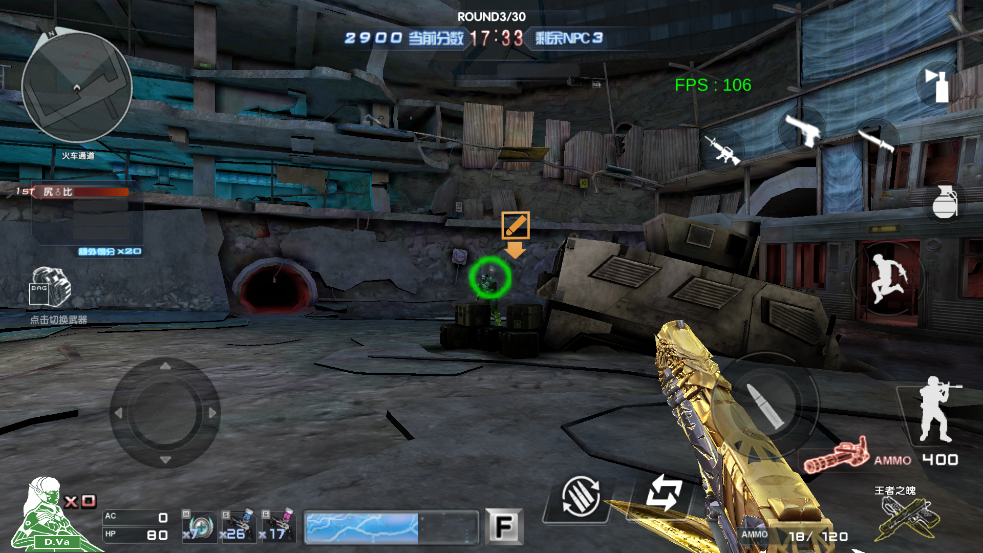Tap the weapon swap arrows button
Image resolution: width=983 pixels, height=553 pixels.
click(663, 493)
